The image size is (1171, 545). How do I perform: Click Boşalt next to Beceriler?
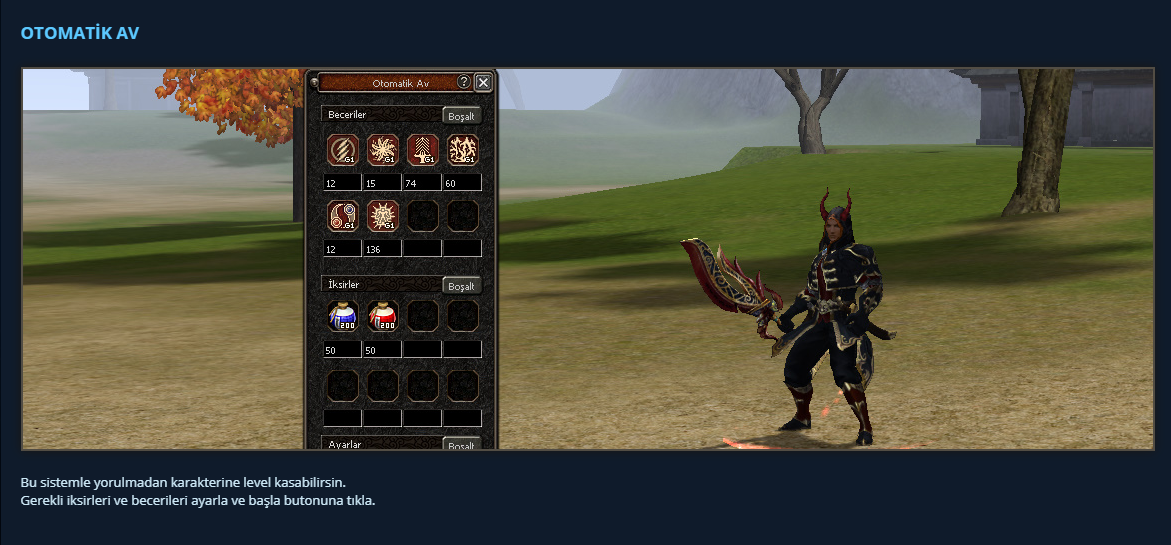click(461, 116)
